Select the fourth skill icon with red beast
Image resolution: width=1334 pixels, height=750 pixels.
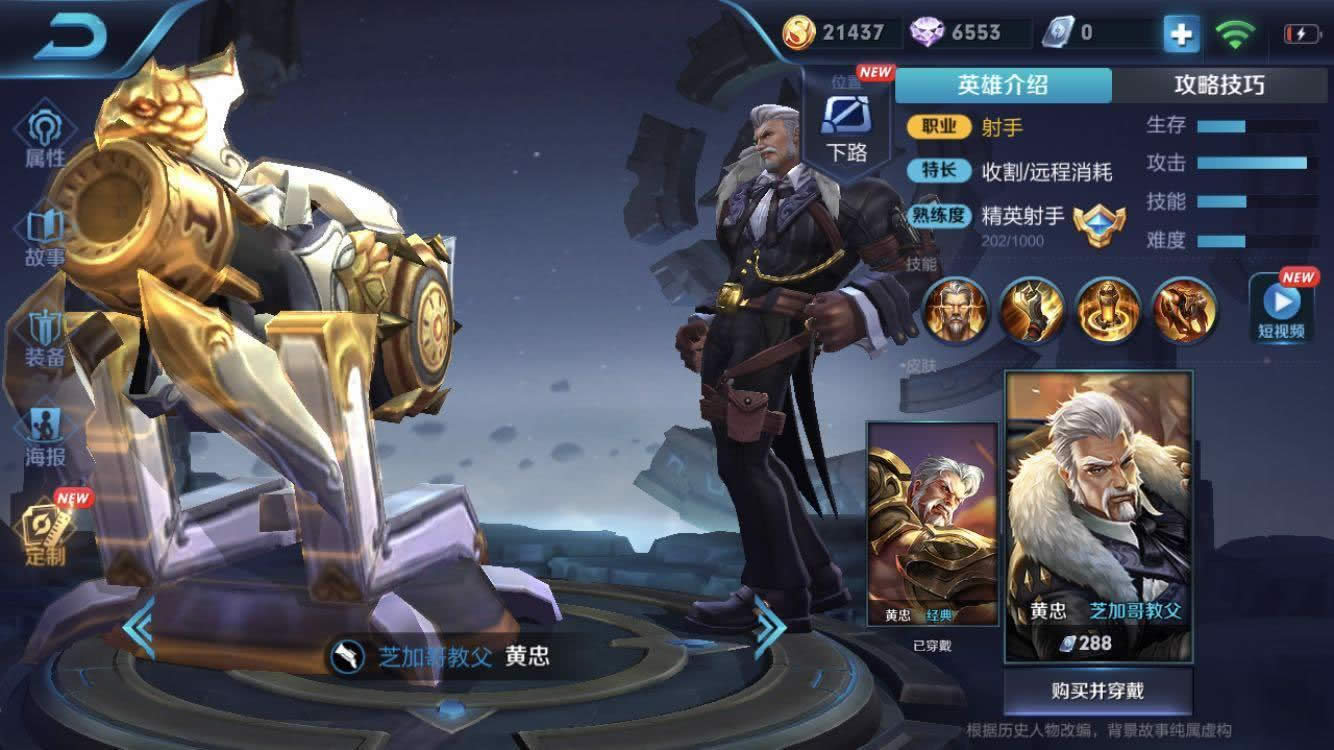1184,310
